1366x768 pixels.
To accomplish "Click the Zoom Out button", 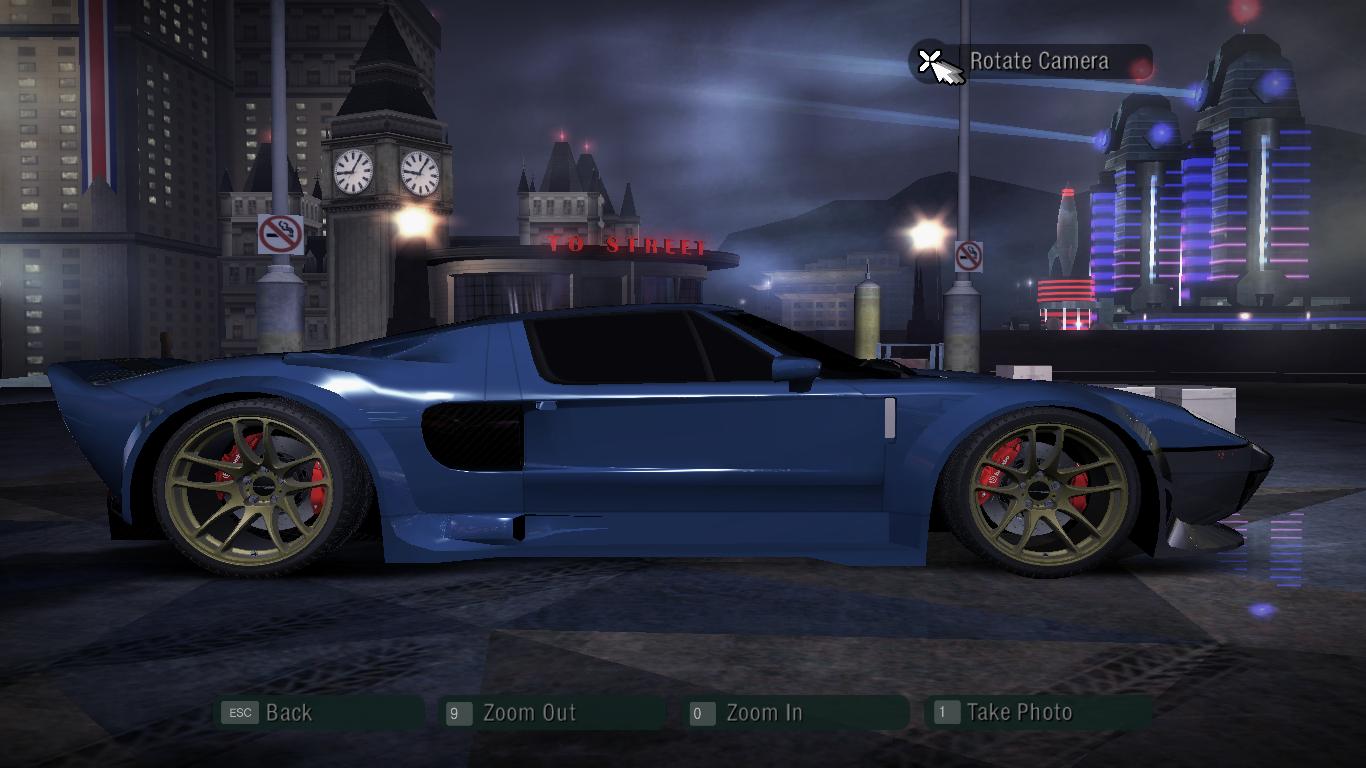I will coord(553,713).
